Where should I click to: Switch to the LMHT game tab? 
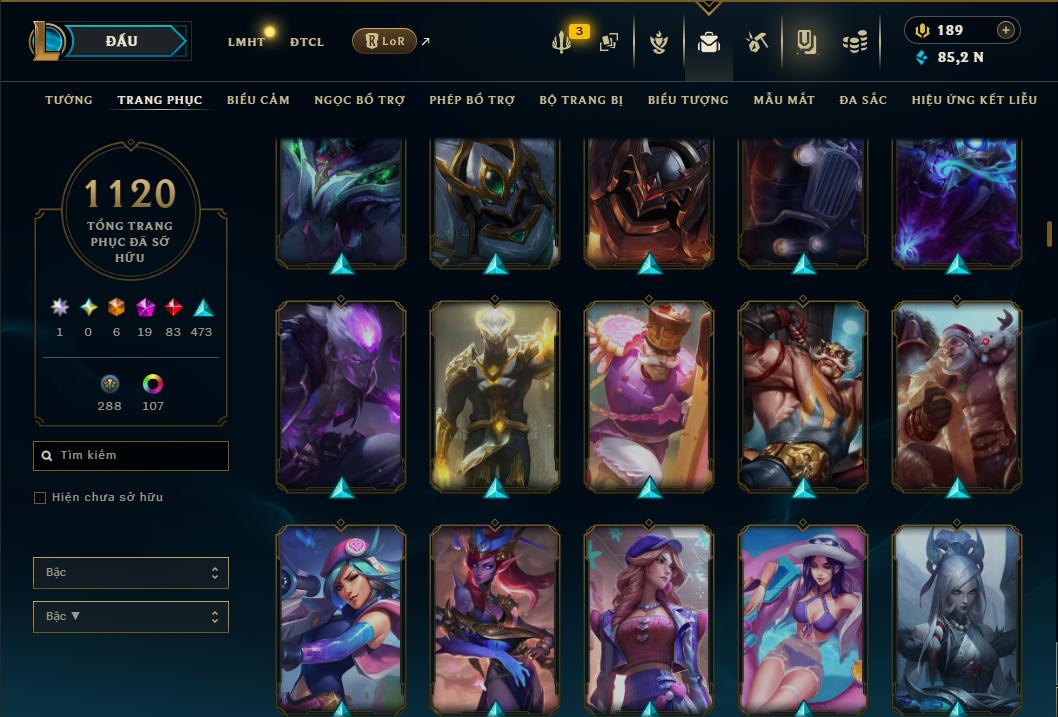coord(246,42)
